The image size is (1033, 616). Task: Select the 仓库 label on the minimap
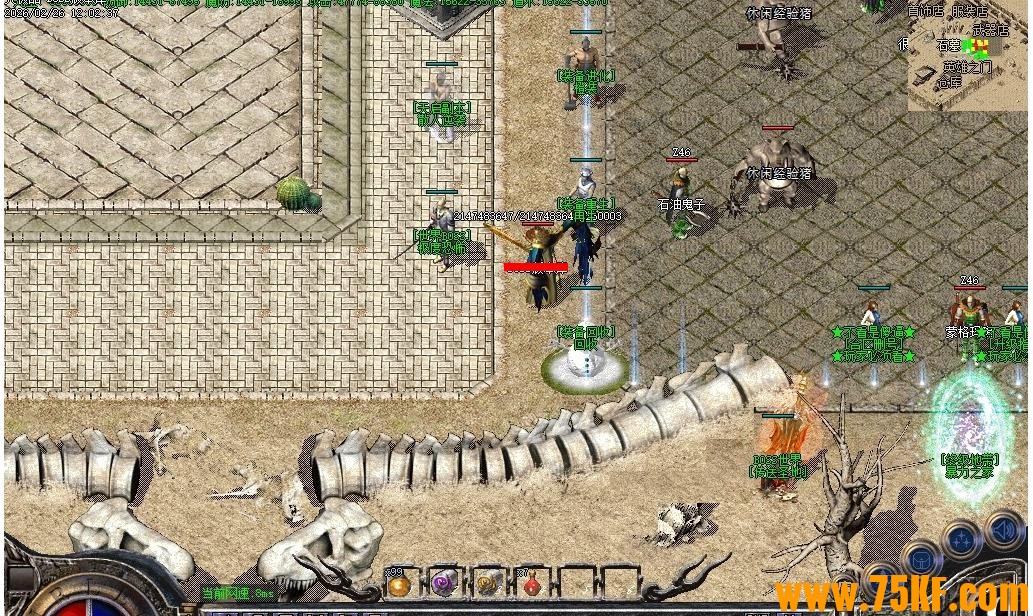coord(949,83)
